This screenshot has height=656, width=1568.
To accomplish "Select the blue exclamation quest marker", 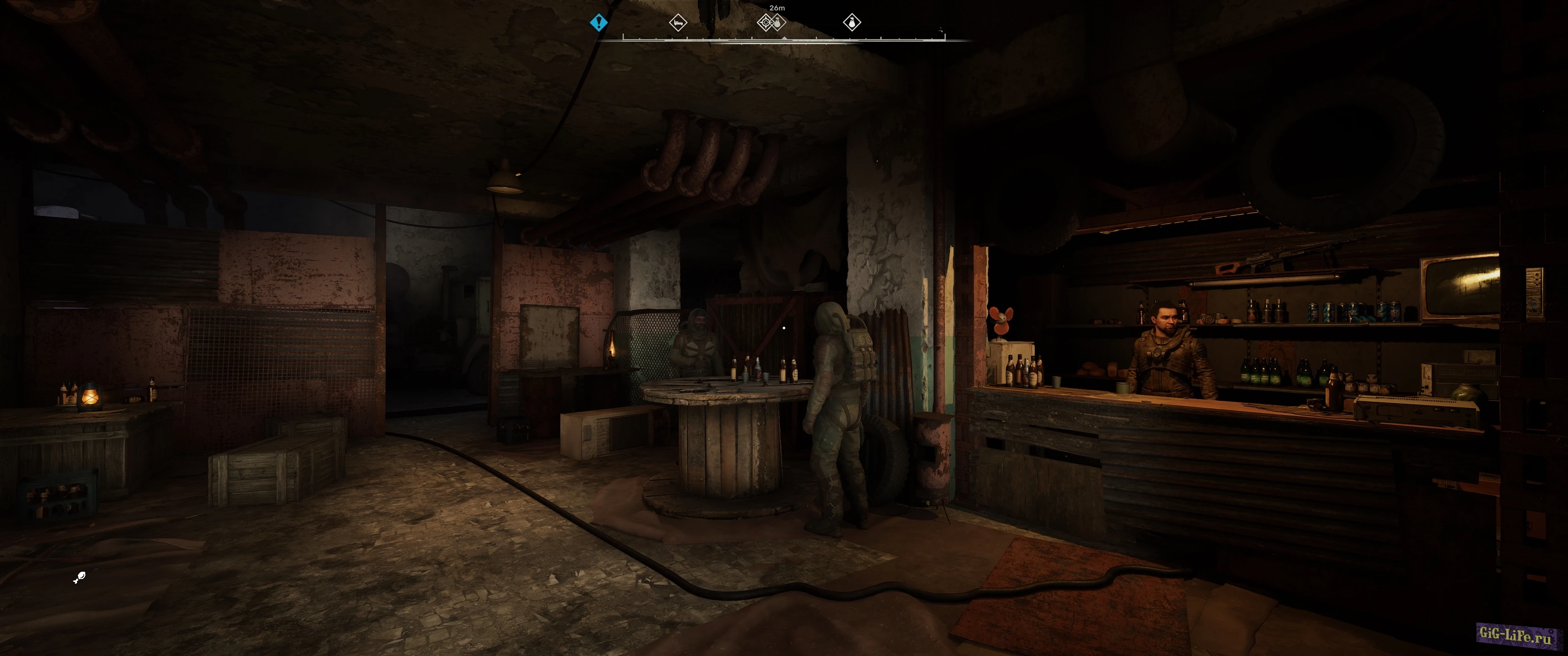I will point(598,23).
